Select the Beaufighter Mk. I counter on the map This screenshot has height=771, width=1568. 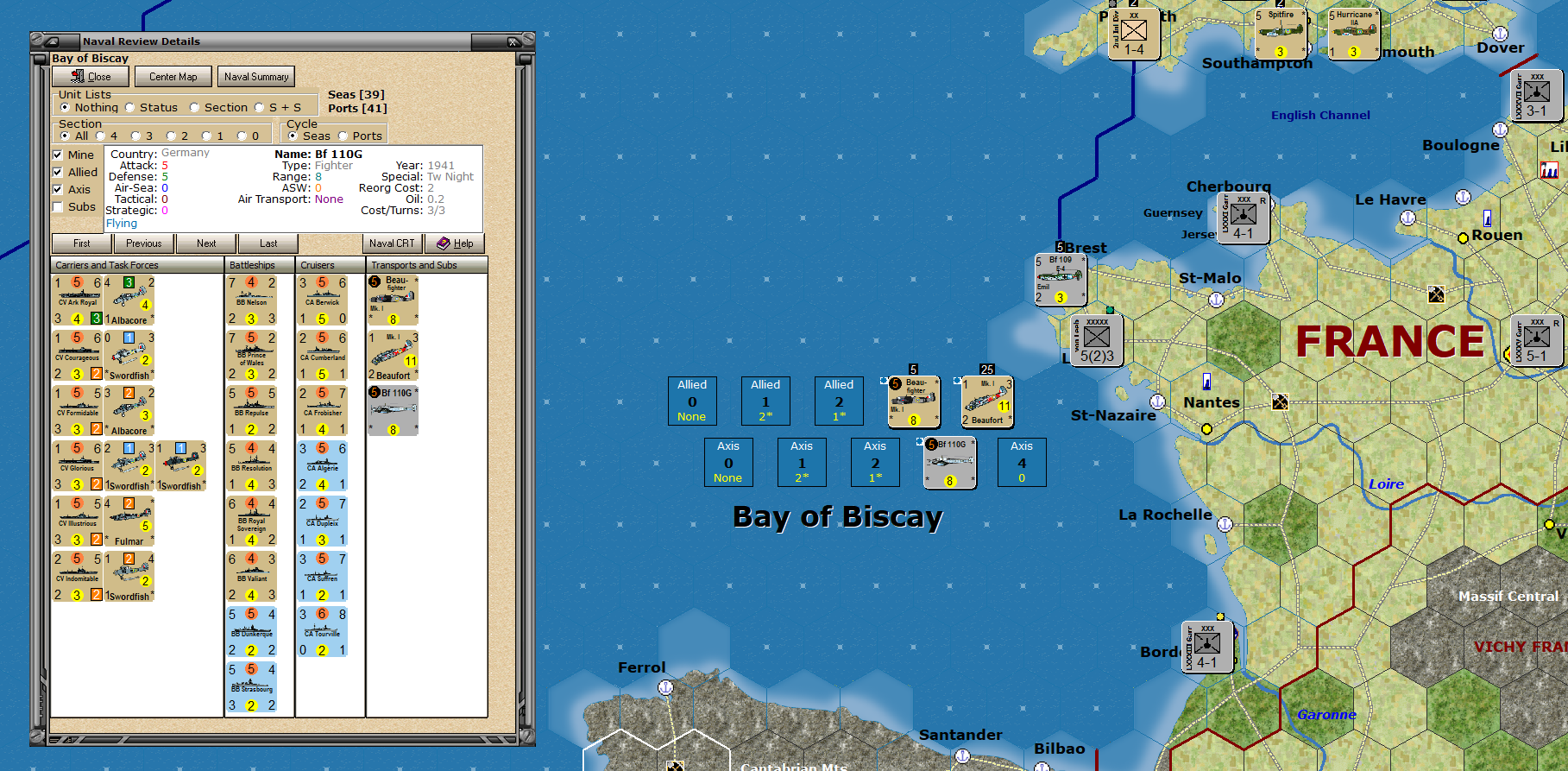click(x=913, y=401)
